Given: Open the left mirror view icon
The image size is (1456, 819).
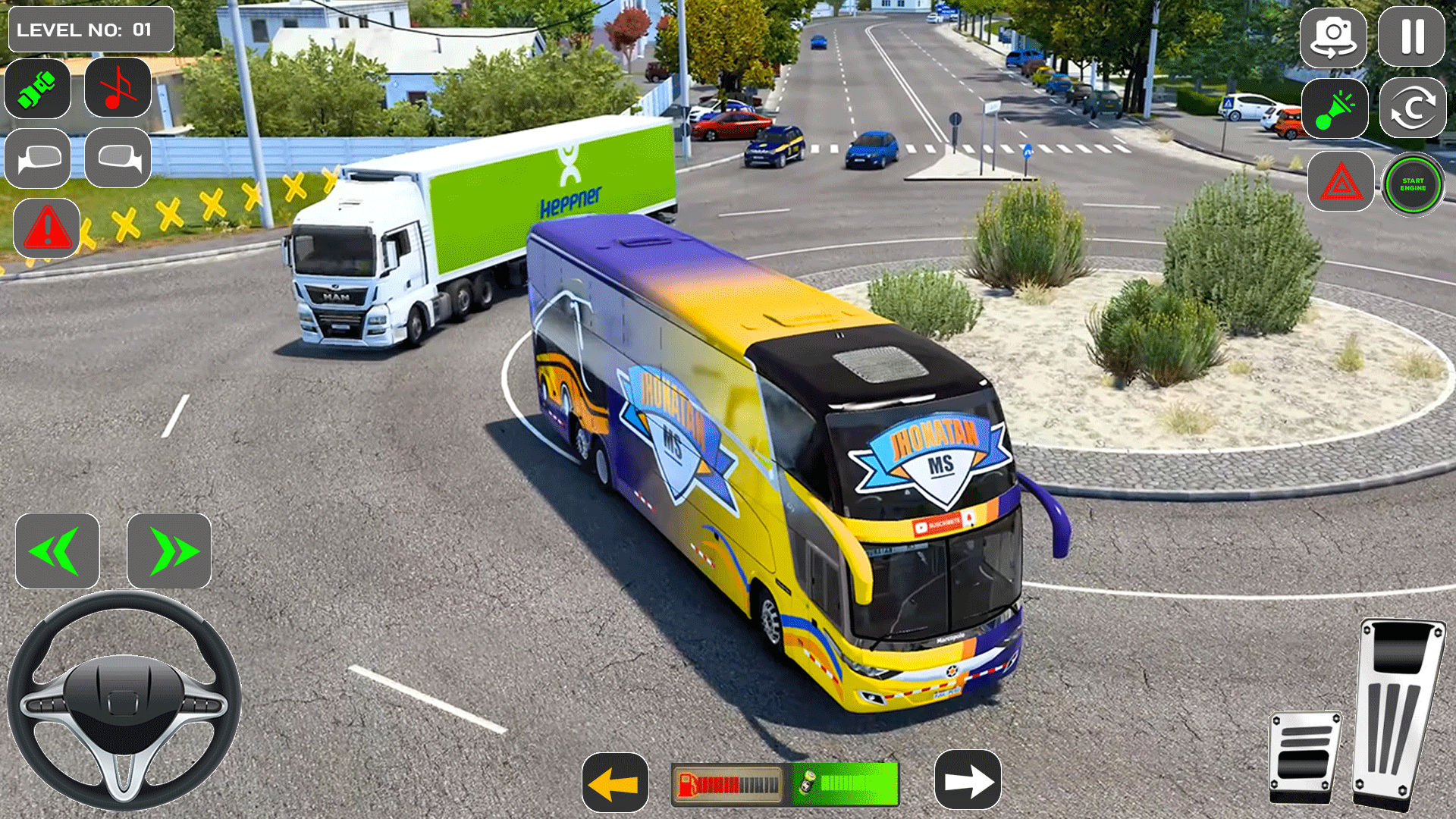Looking at the screenshot, I should tap(37, 158).
